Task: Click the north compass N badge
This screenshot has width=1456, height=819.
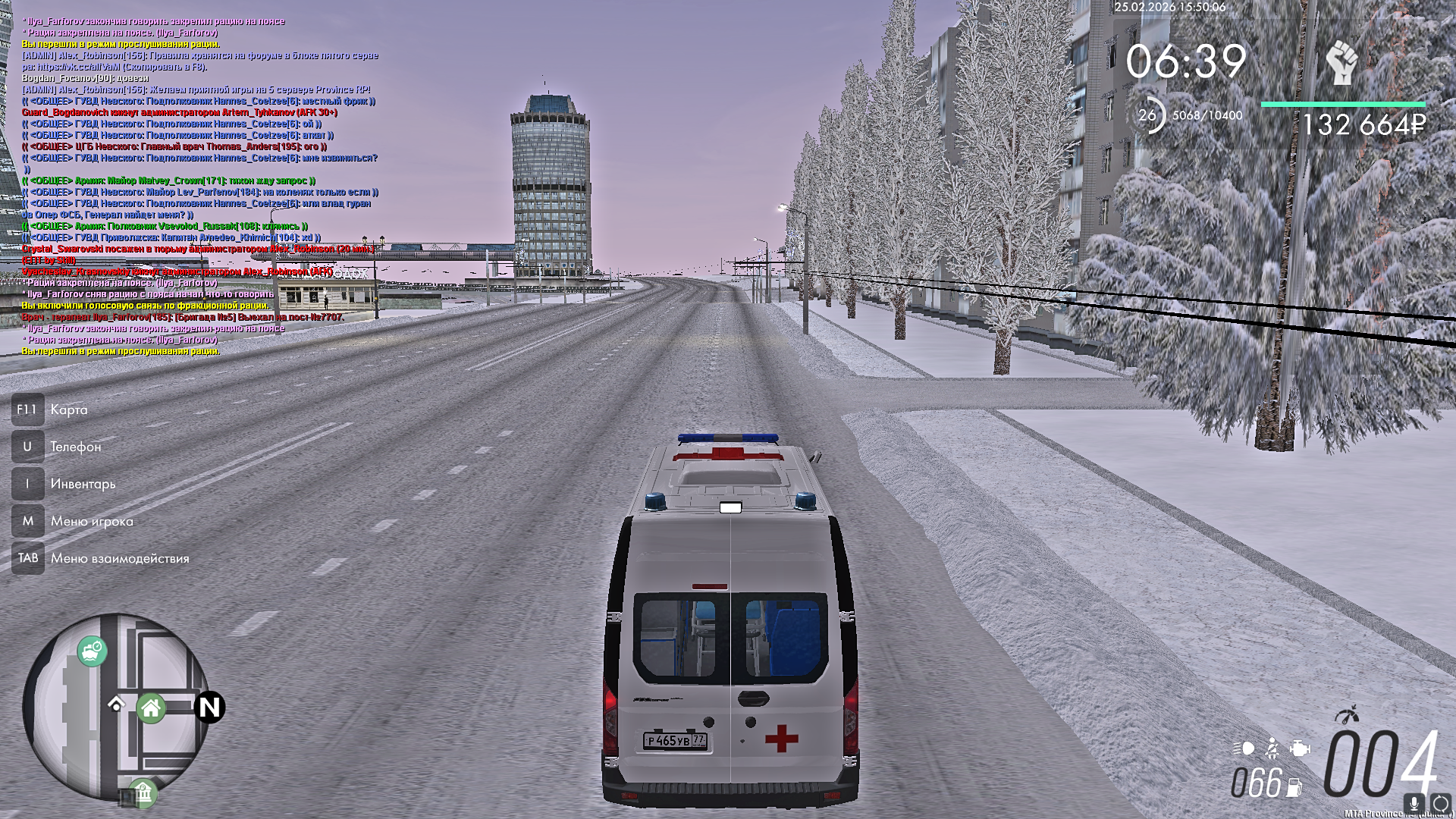Action: (209, 707)
